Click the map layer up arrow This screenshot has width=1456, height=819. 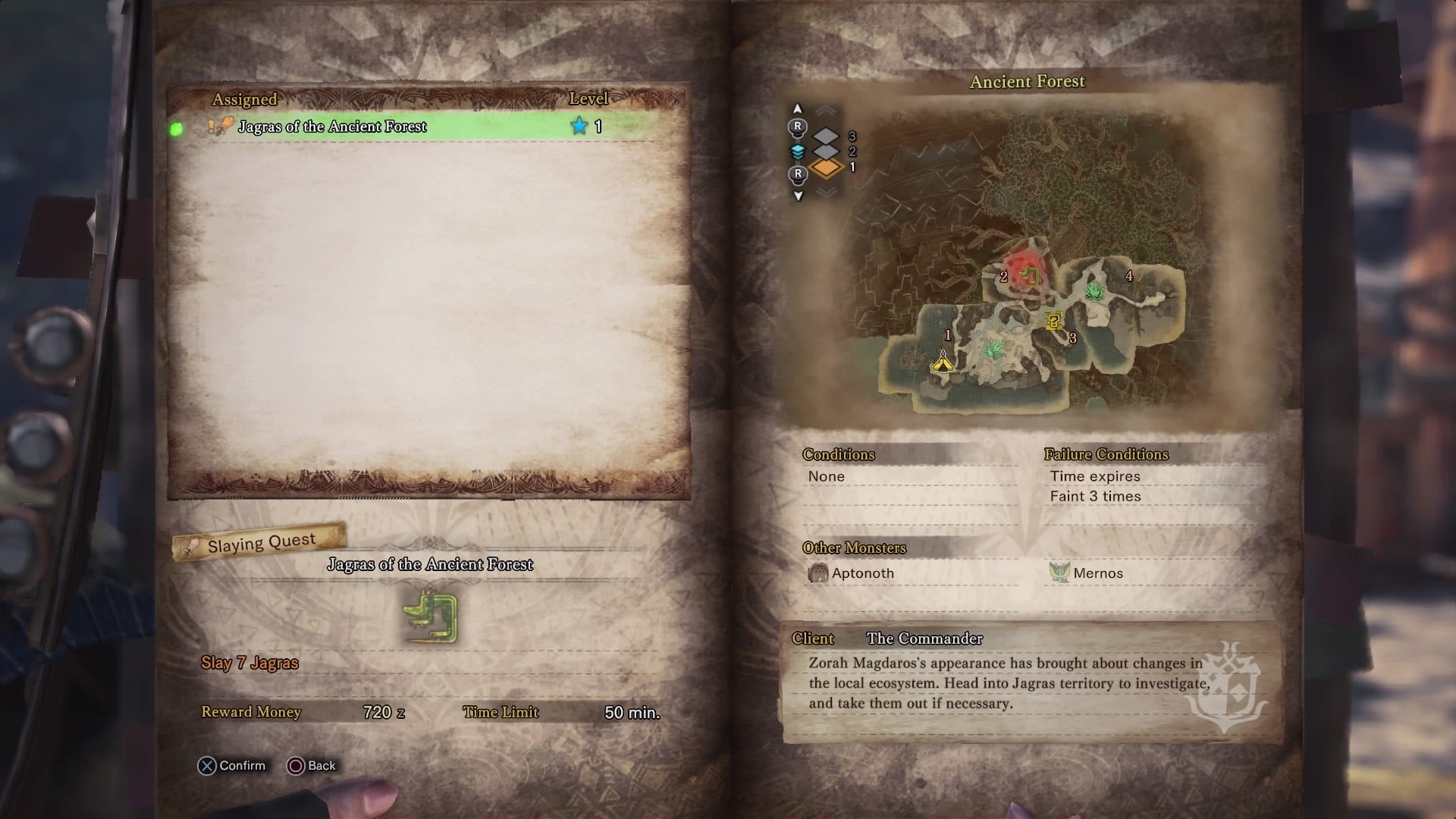point(797,109)
